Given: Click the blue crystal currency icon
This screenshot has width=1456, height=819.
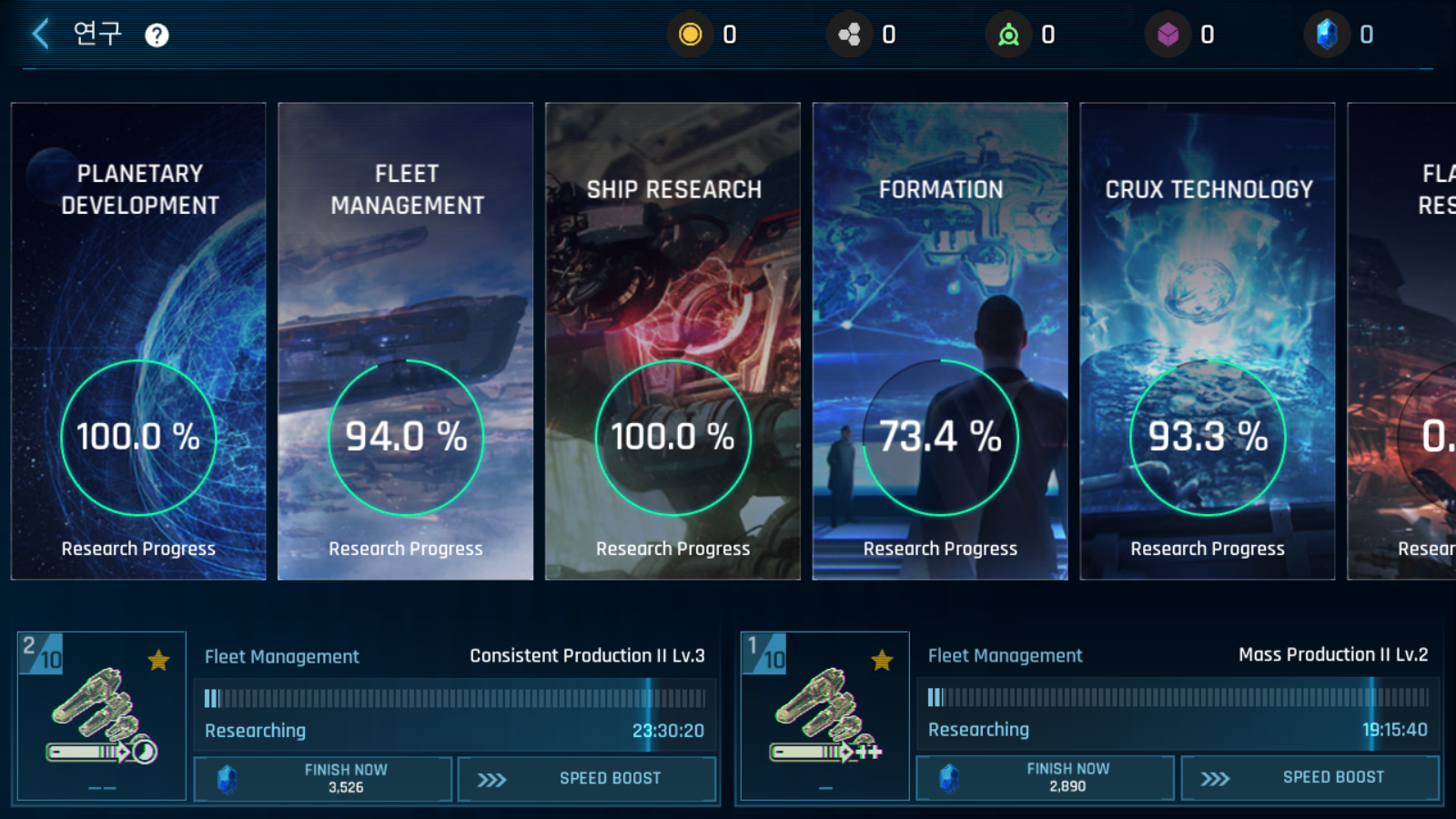Looking at the screenshot, I should pos(1327,35).
